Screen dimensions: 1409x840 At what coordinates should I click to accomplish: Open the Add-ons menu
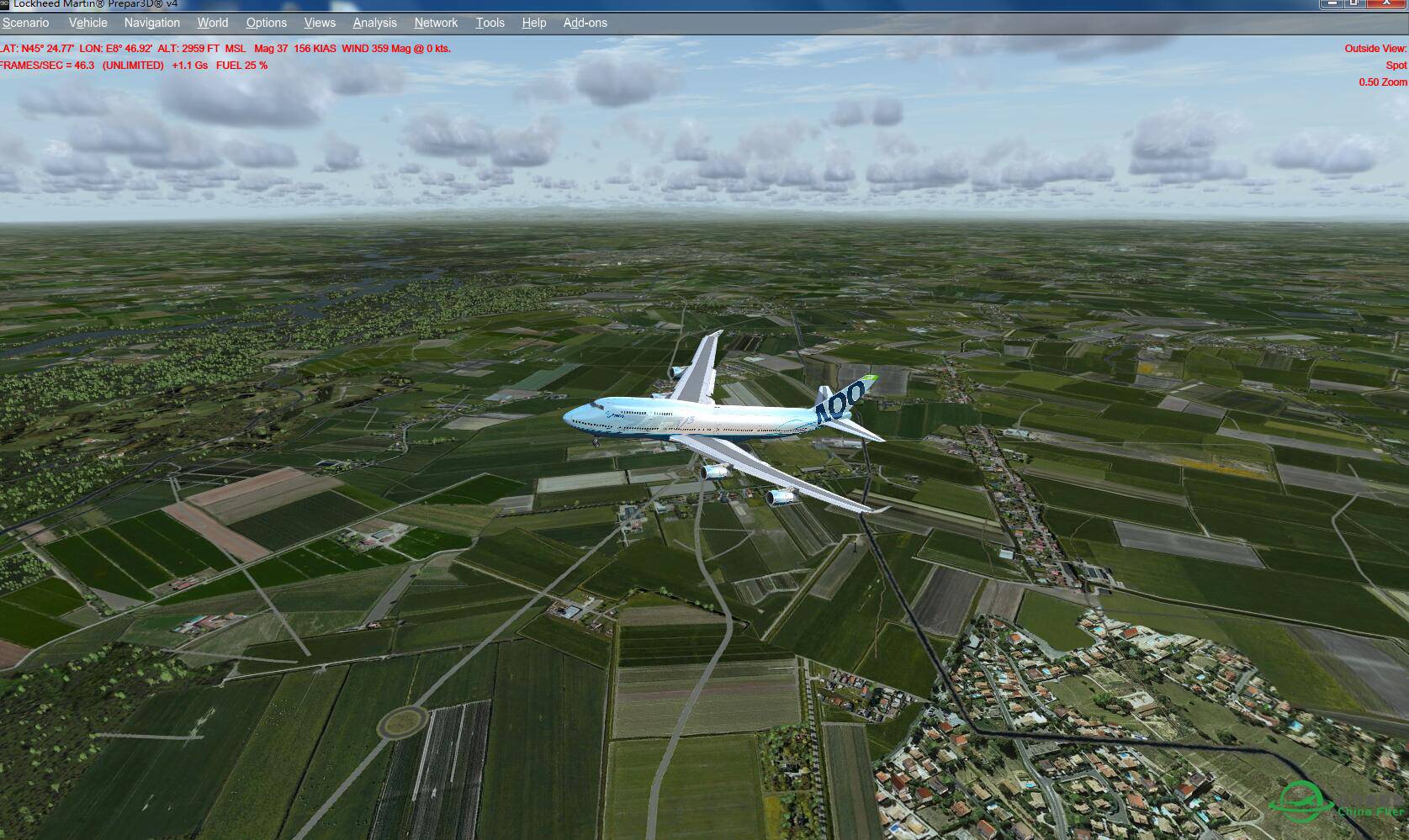click(x=585, y=23)
